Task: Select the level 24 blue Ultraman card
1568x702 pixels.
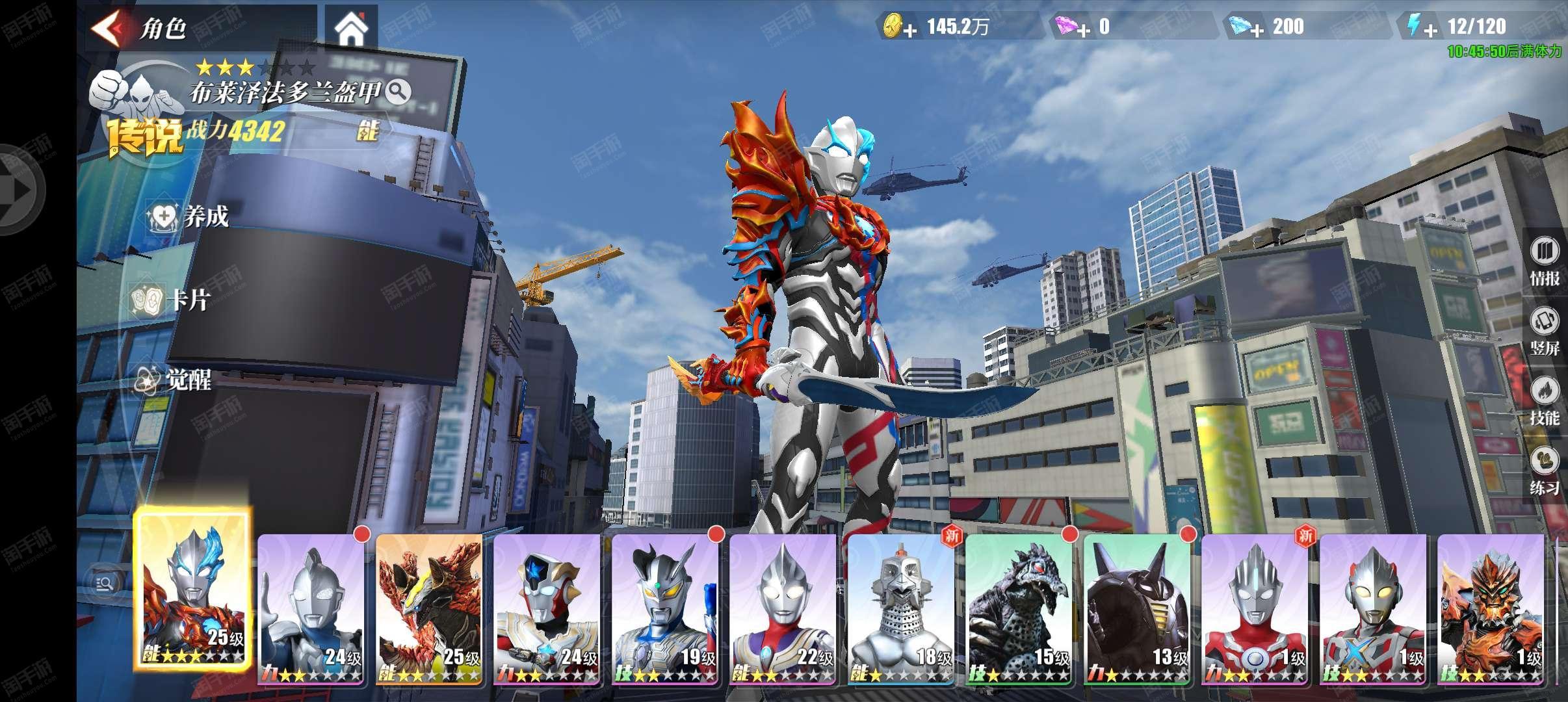Action: pos(311,609)
